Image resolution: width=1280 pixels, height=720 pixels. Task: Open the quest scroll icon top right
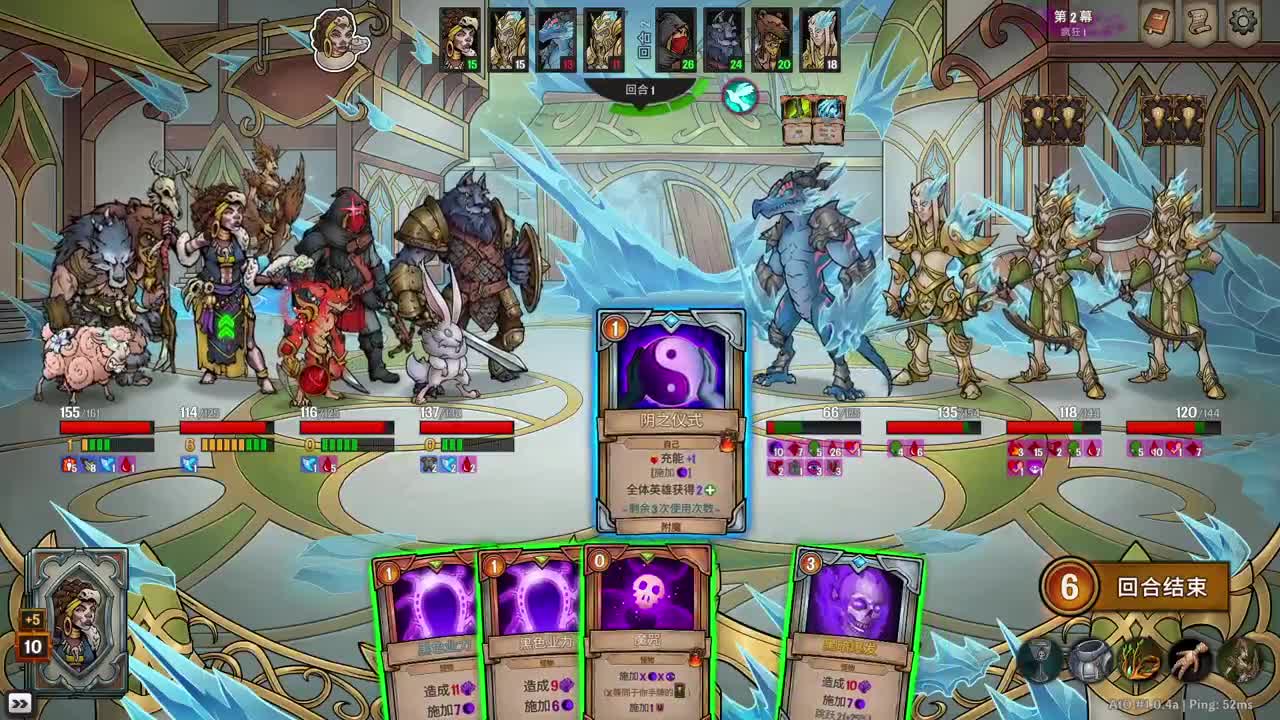click(1200, 22)
